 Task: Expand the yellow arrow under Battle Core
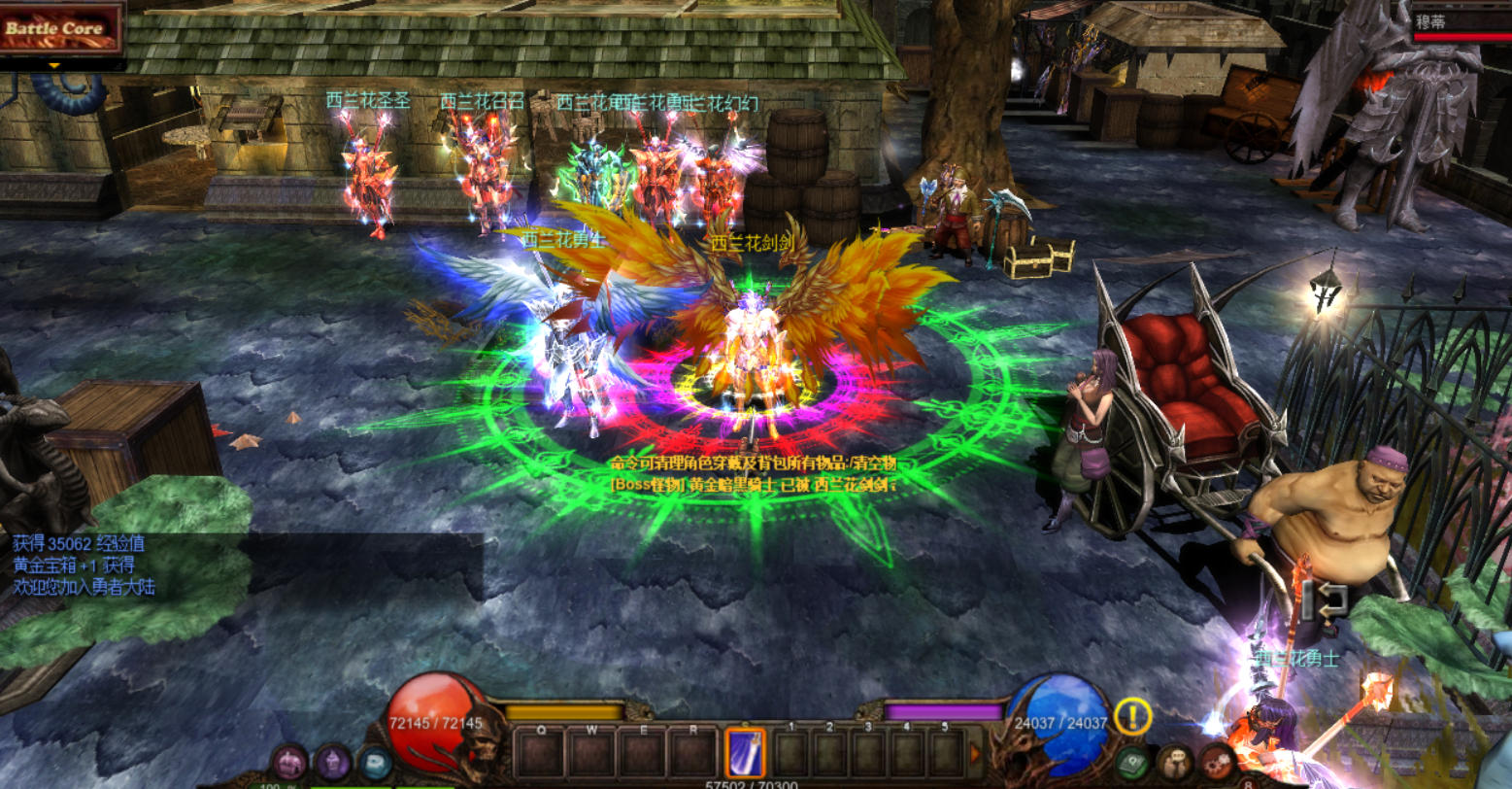click(x=54, y=66)
